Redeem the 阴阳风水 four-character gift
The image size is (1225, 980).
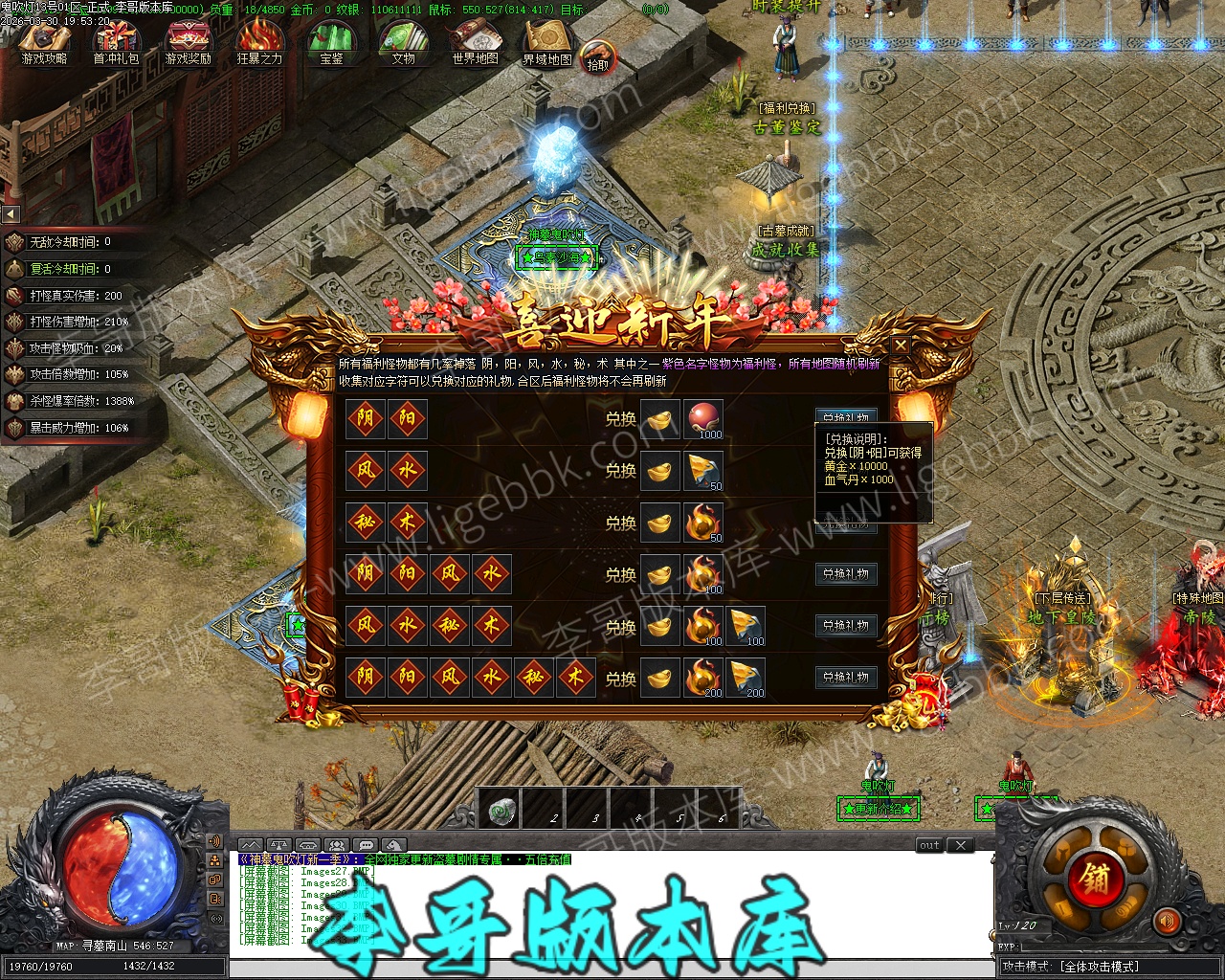coord(846,574)
